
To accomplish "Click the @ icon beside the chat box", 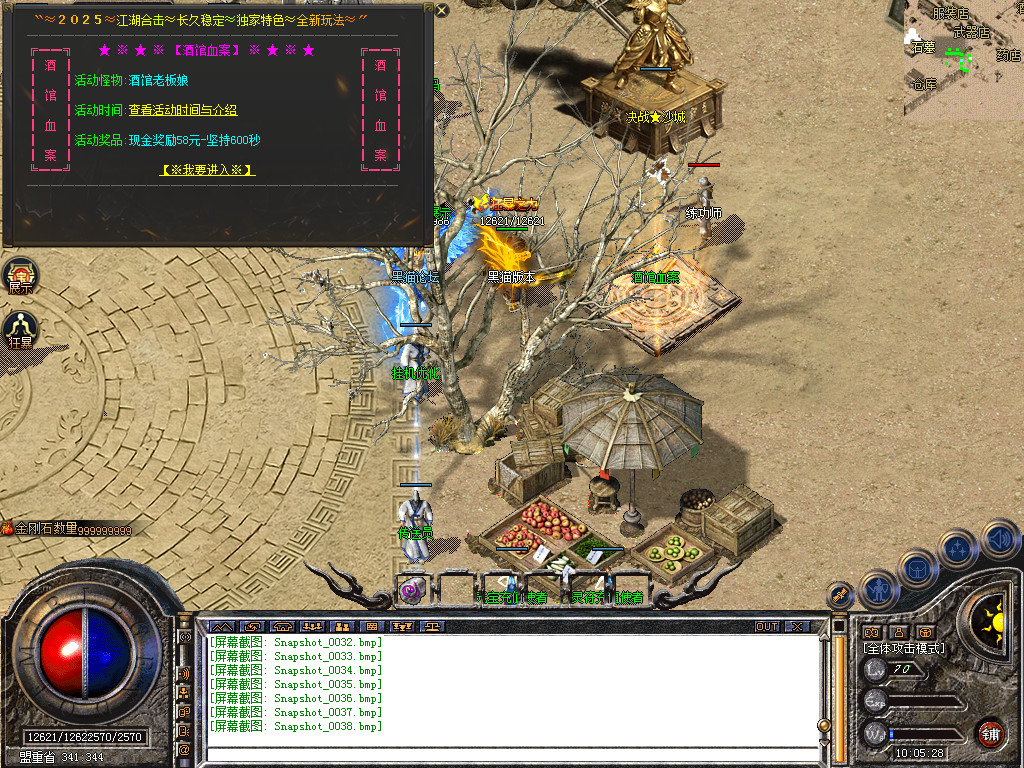I will click(x=185, y=749).
